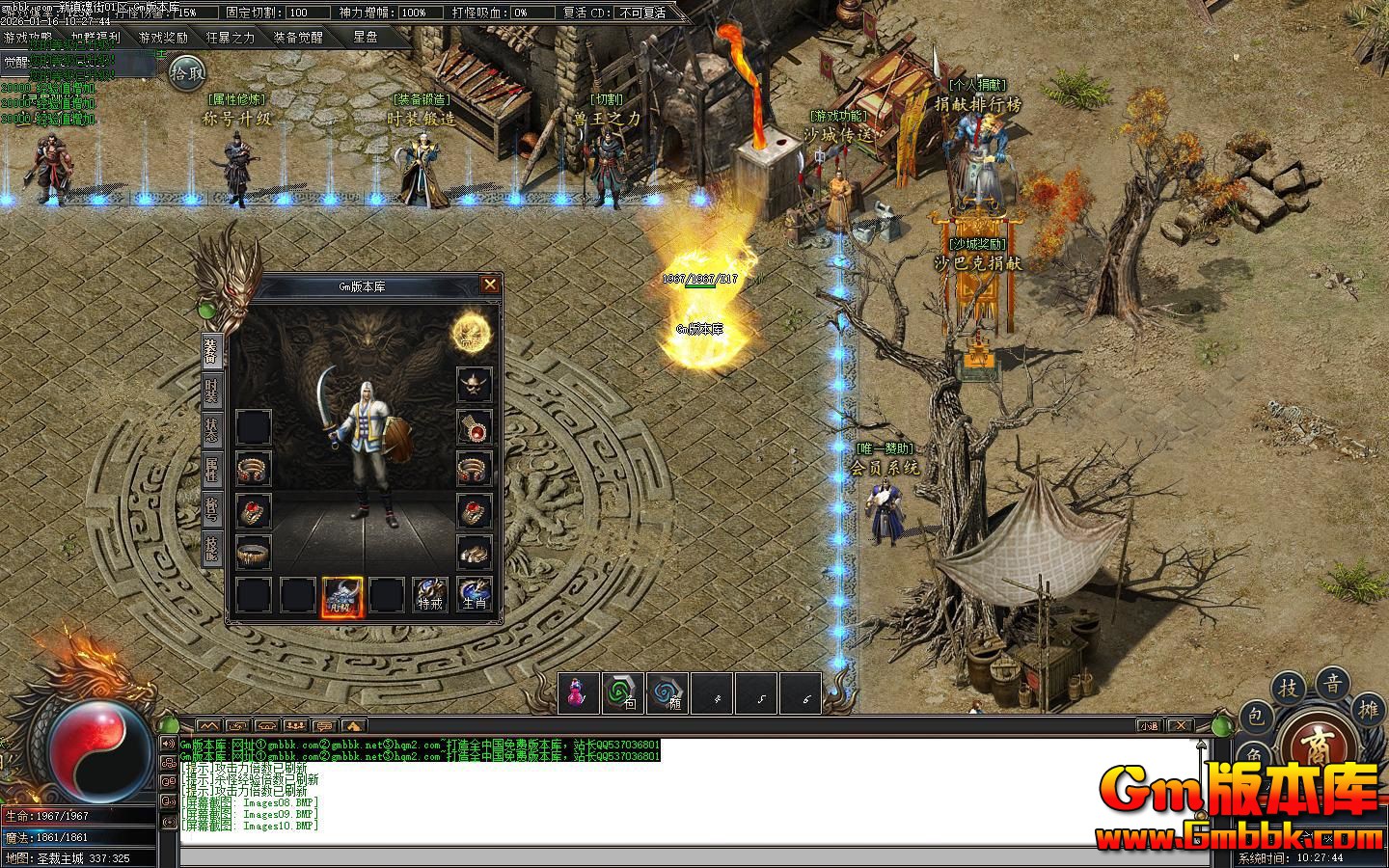Screen dimensions: 1389x868
Task: Open the 星盘 menu
Action: tap(366, 38)
